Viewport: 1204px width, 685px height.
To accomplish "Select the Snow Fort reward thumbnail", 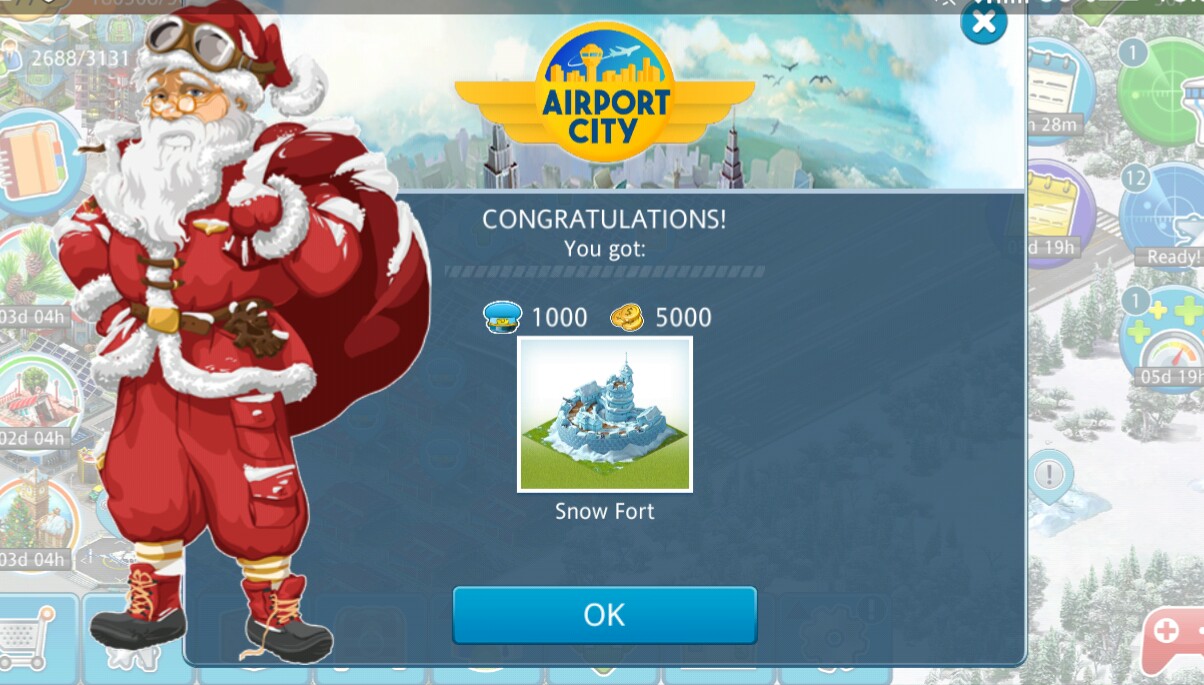I will 604,414.
